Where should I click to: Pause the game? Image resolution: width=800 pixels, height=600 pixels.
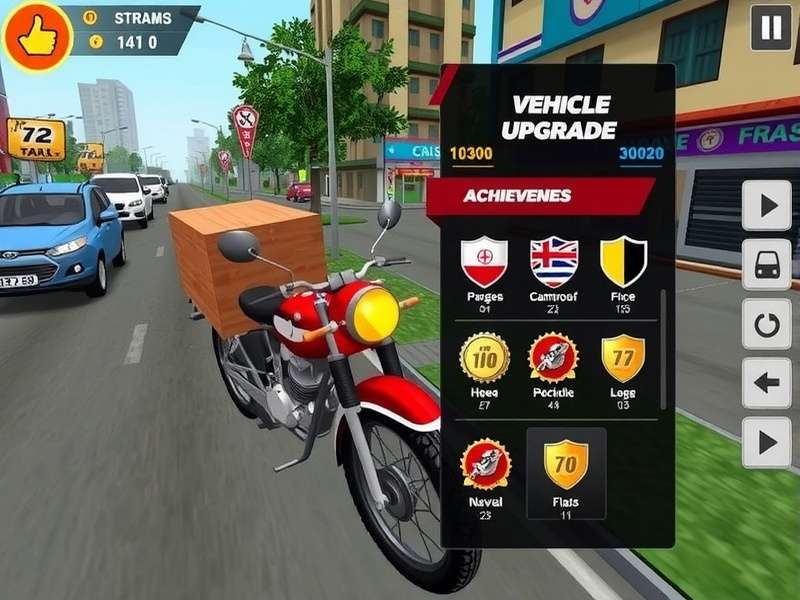point(771,28)
